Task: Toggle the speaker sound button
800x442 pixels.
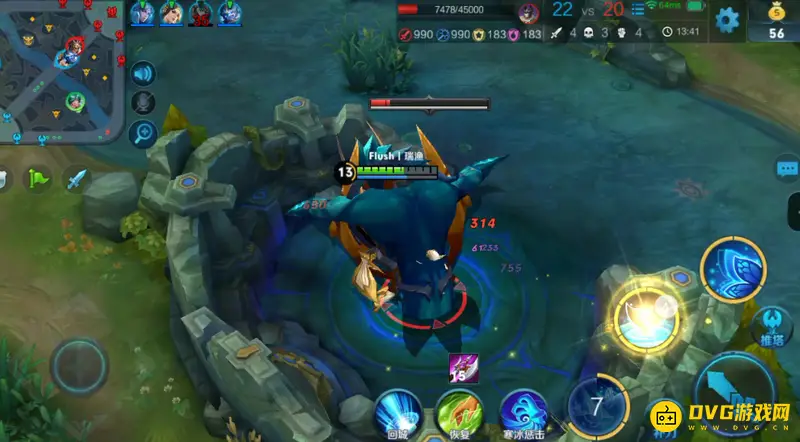Action: [x=143, y=73]
